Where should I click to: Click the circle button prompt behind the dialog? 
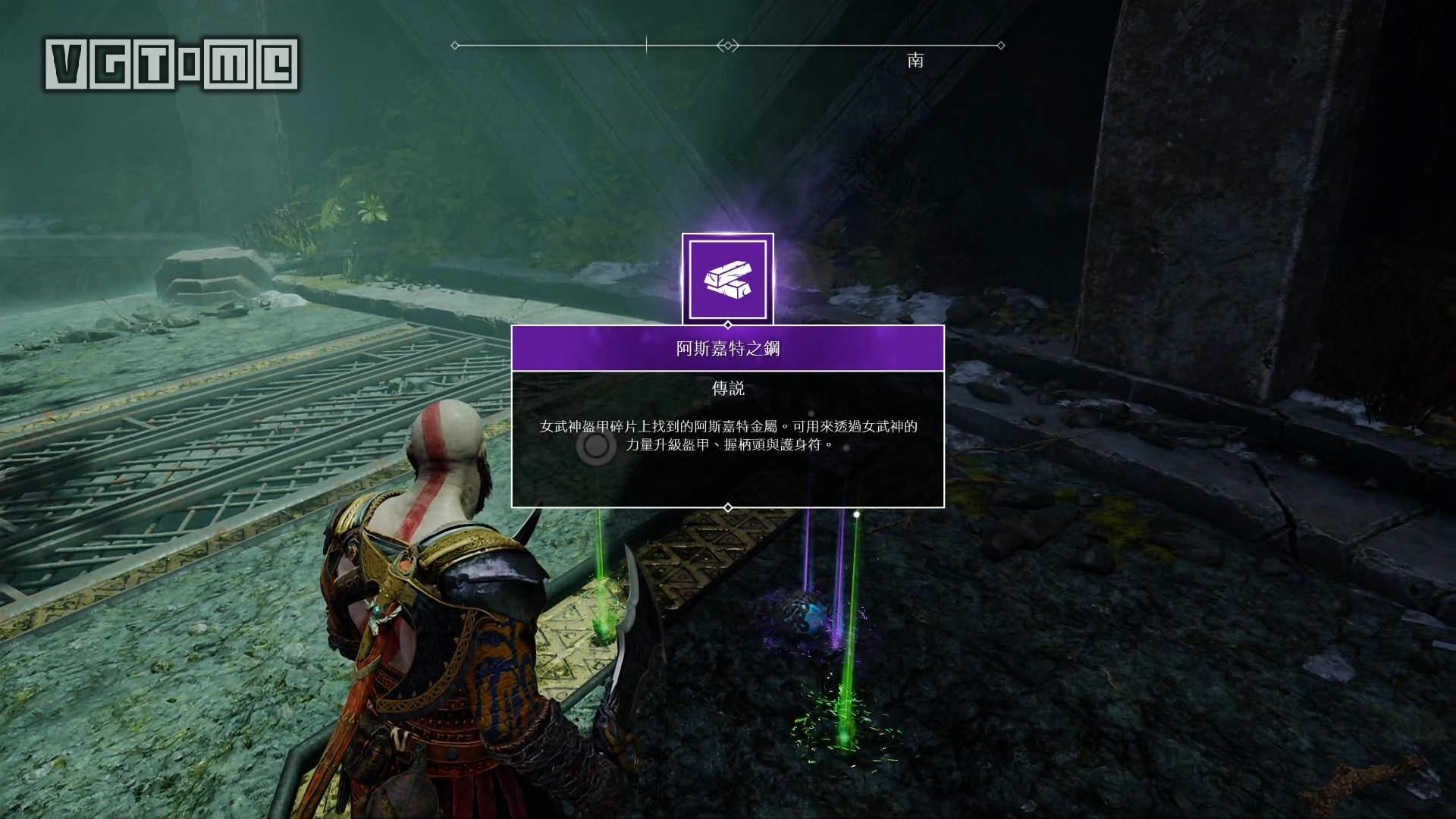(595, 449)
